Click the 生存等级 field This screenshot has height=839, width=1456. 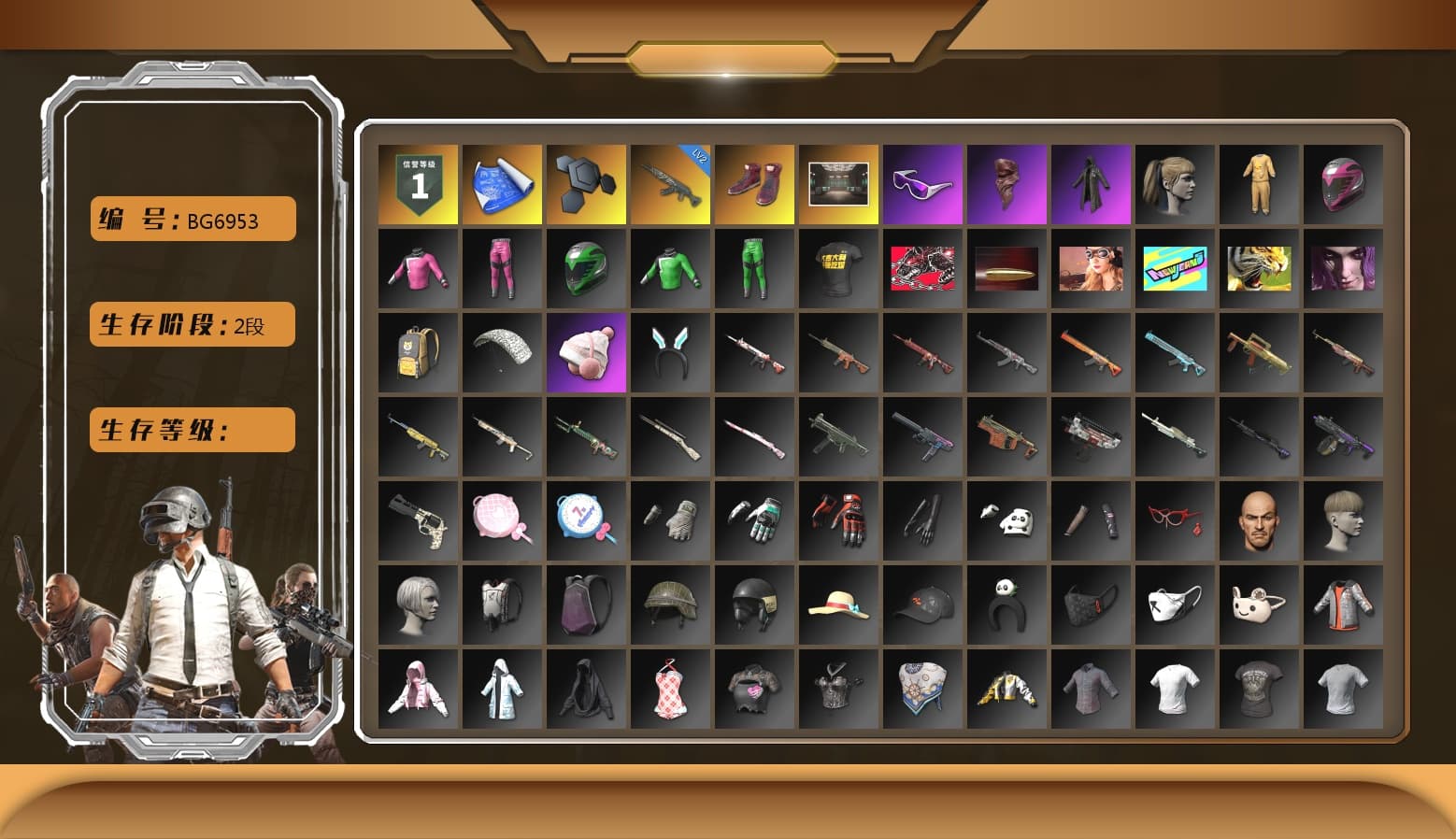tap(192, 430)
